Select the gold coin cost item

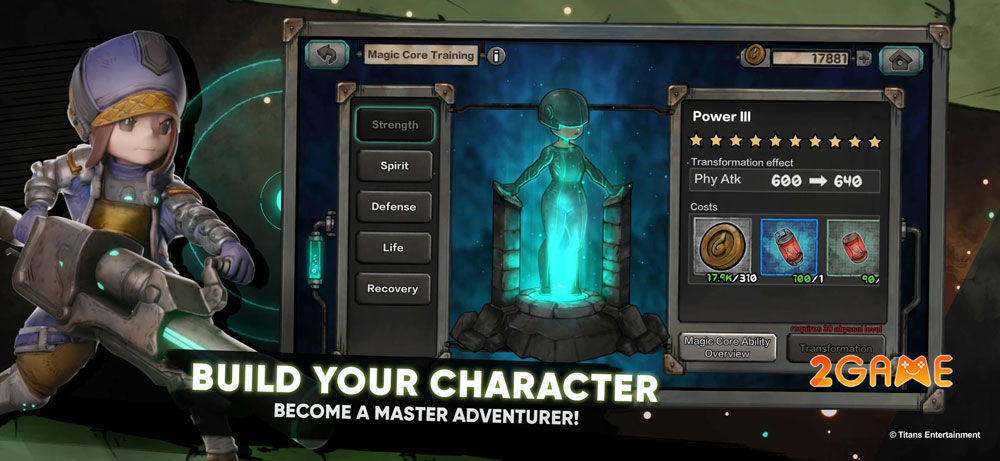pos(723,249)
